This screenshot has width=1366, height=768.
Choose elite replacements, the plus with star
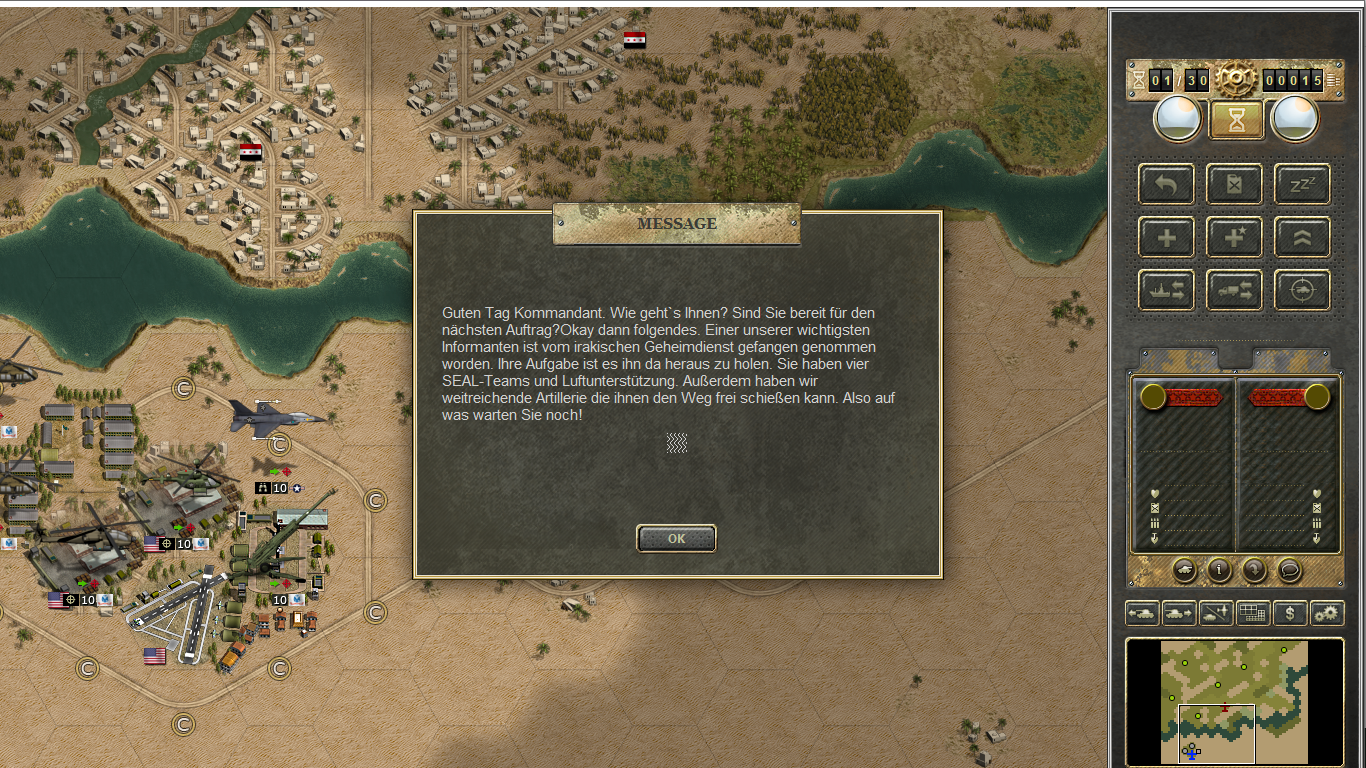pyautogui.click(x=1234, y=237)
